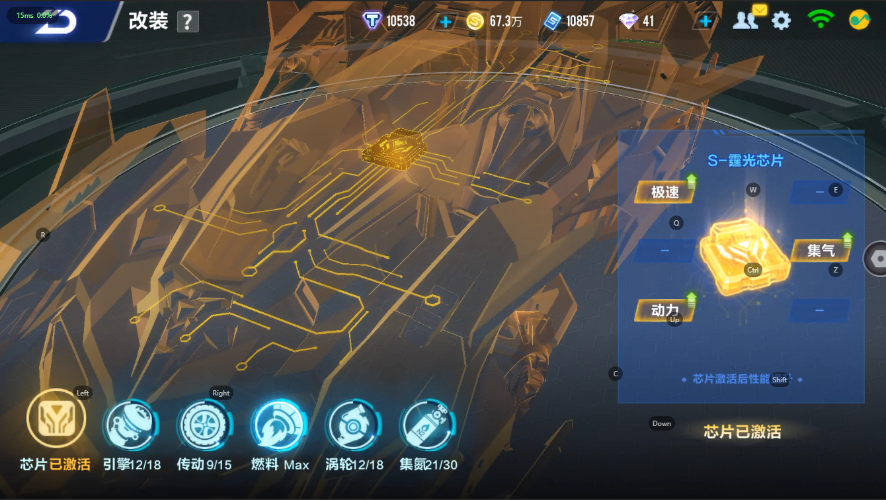Open the question mark help for 改装
This screenshot has height=500, width=886.
[x=187, y=22]
